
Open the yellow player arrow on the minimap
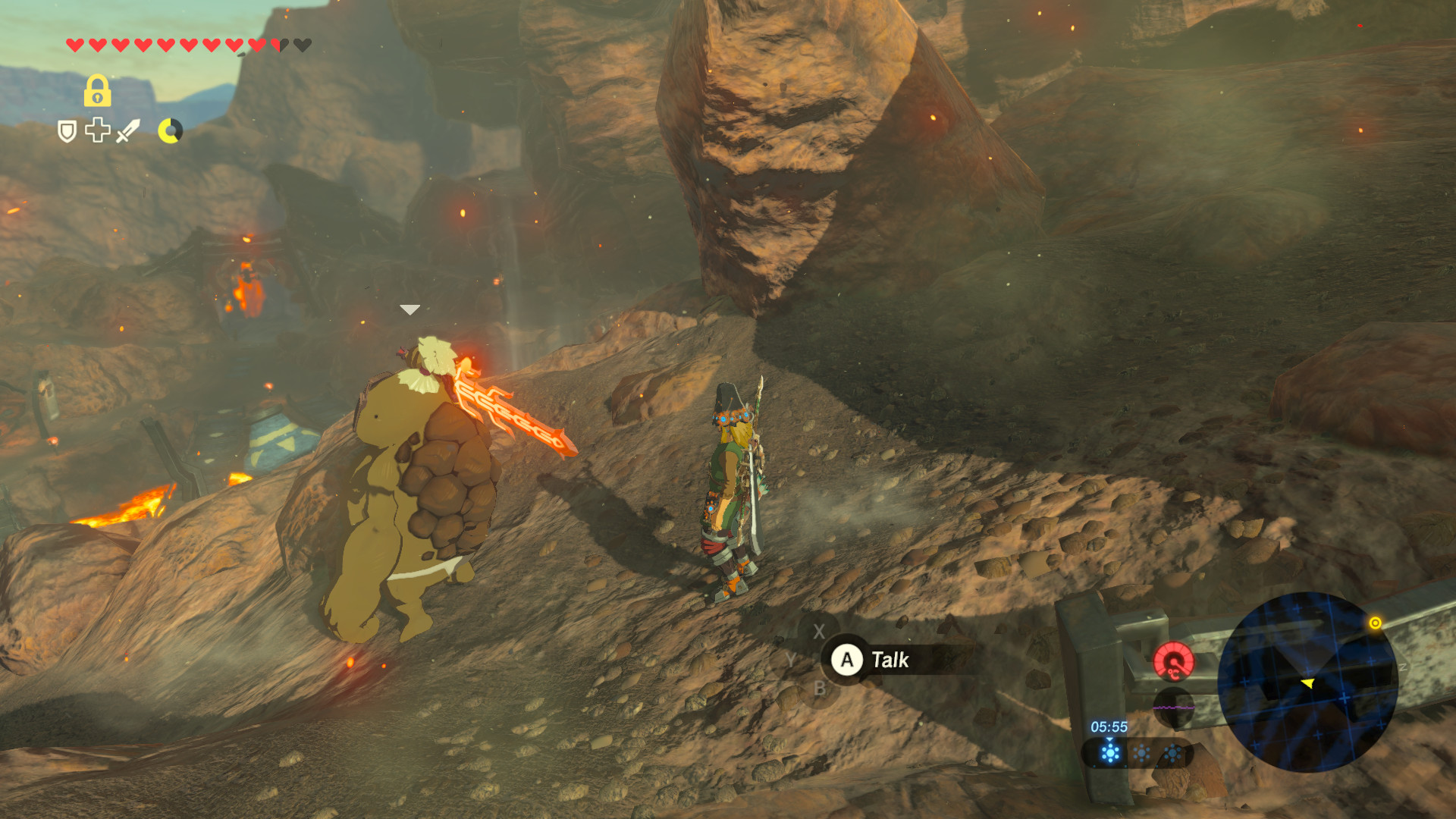[x=1309, y=684]
